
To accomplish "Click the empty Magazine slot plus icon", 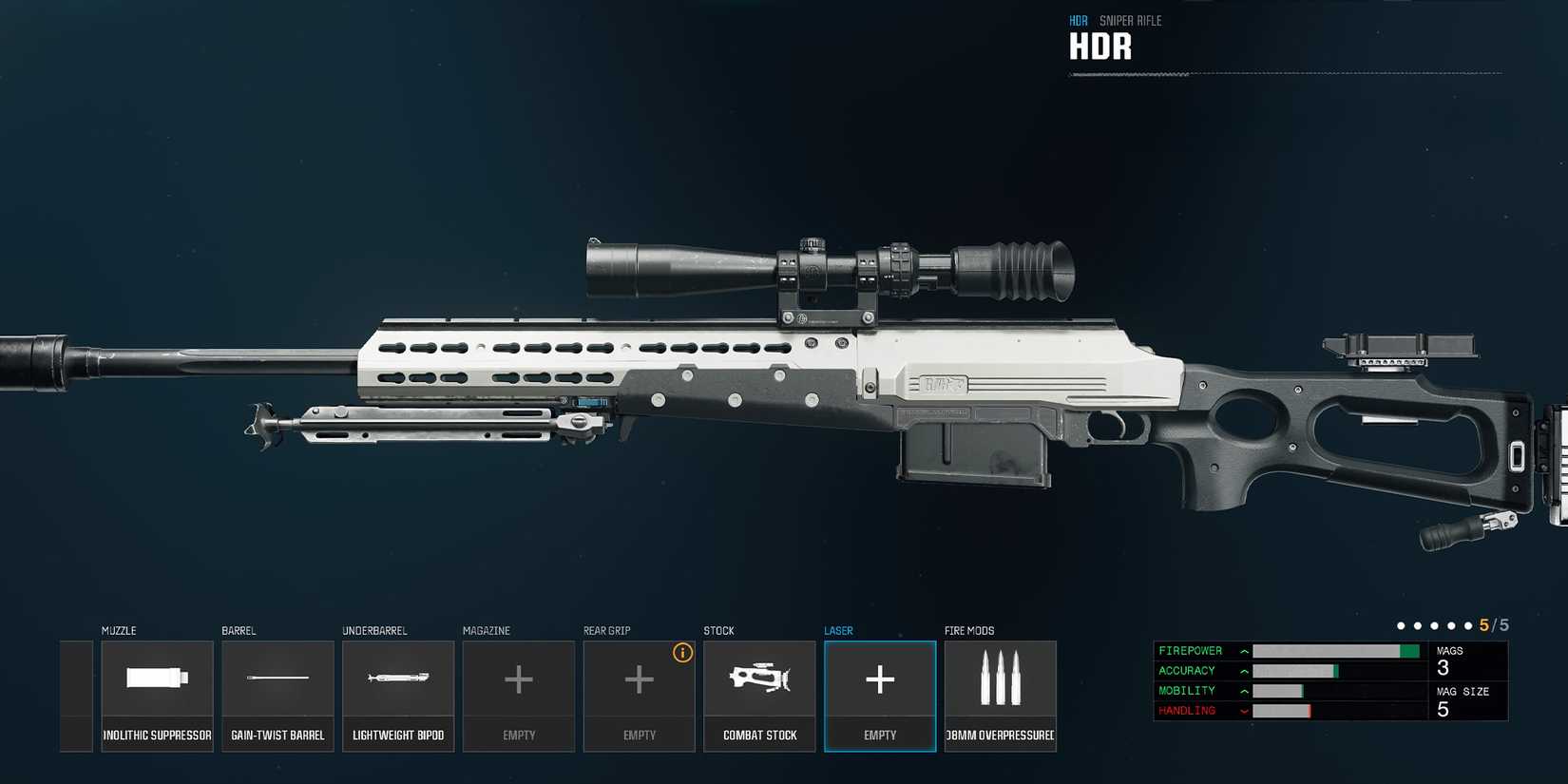I will click(x=518, y=679).
